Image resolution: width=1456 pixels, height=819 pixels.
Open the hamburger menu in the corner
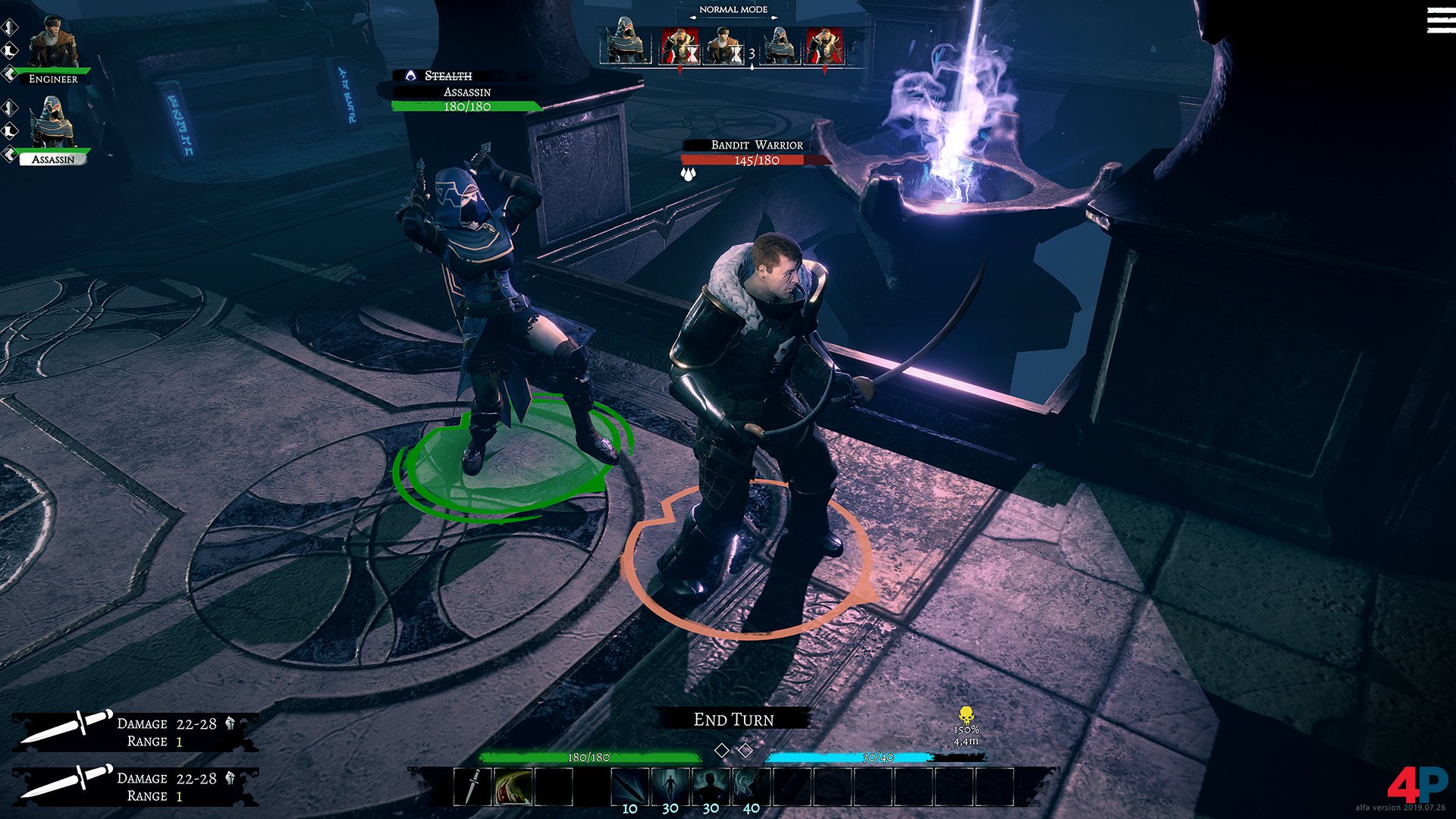point(1440,20)
